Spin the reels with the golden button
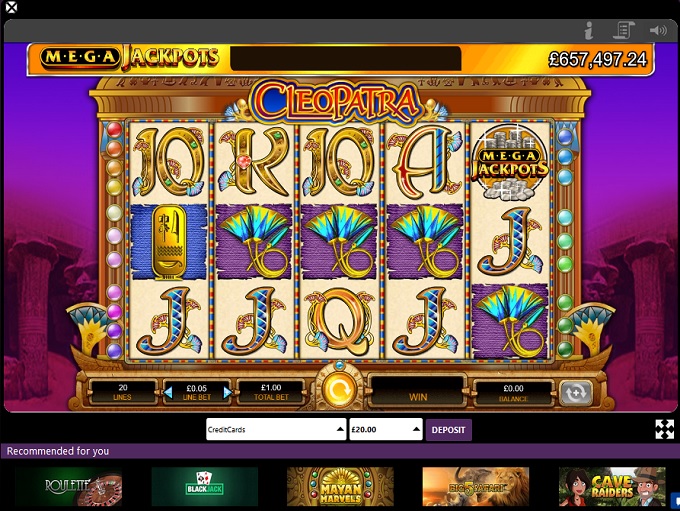 pos(339,389)
